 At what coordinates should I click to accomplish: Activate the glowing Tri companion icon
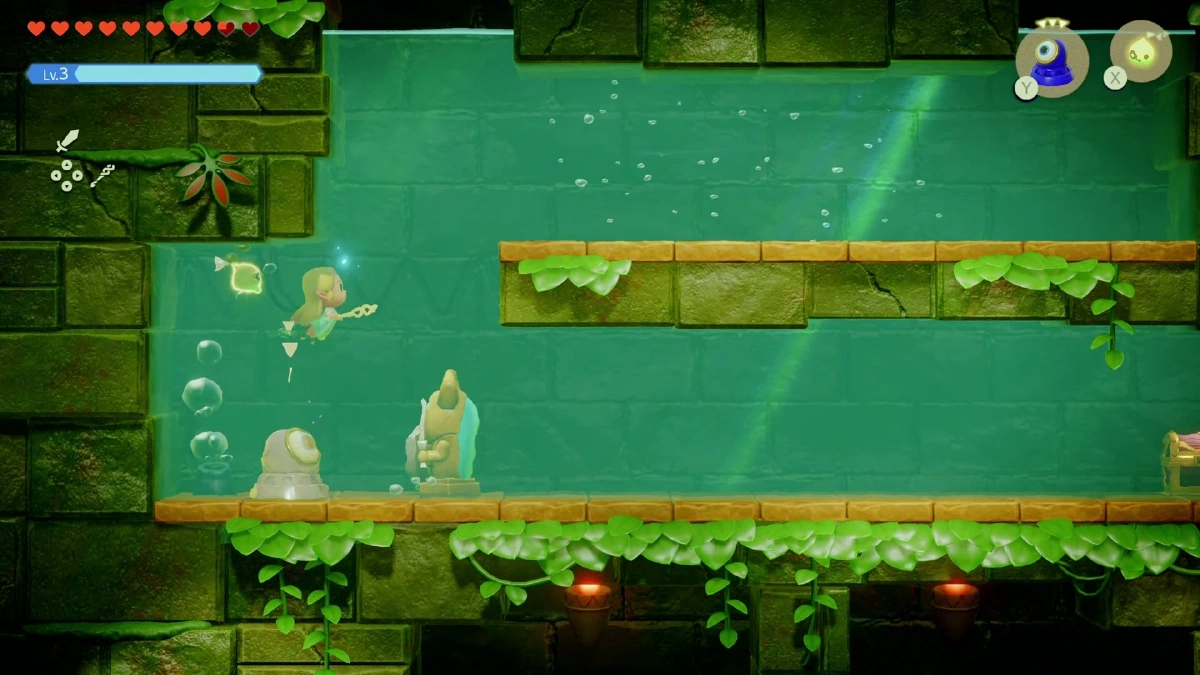(1141, 51)
